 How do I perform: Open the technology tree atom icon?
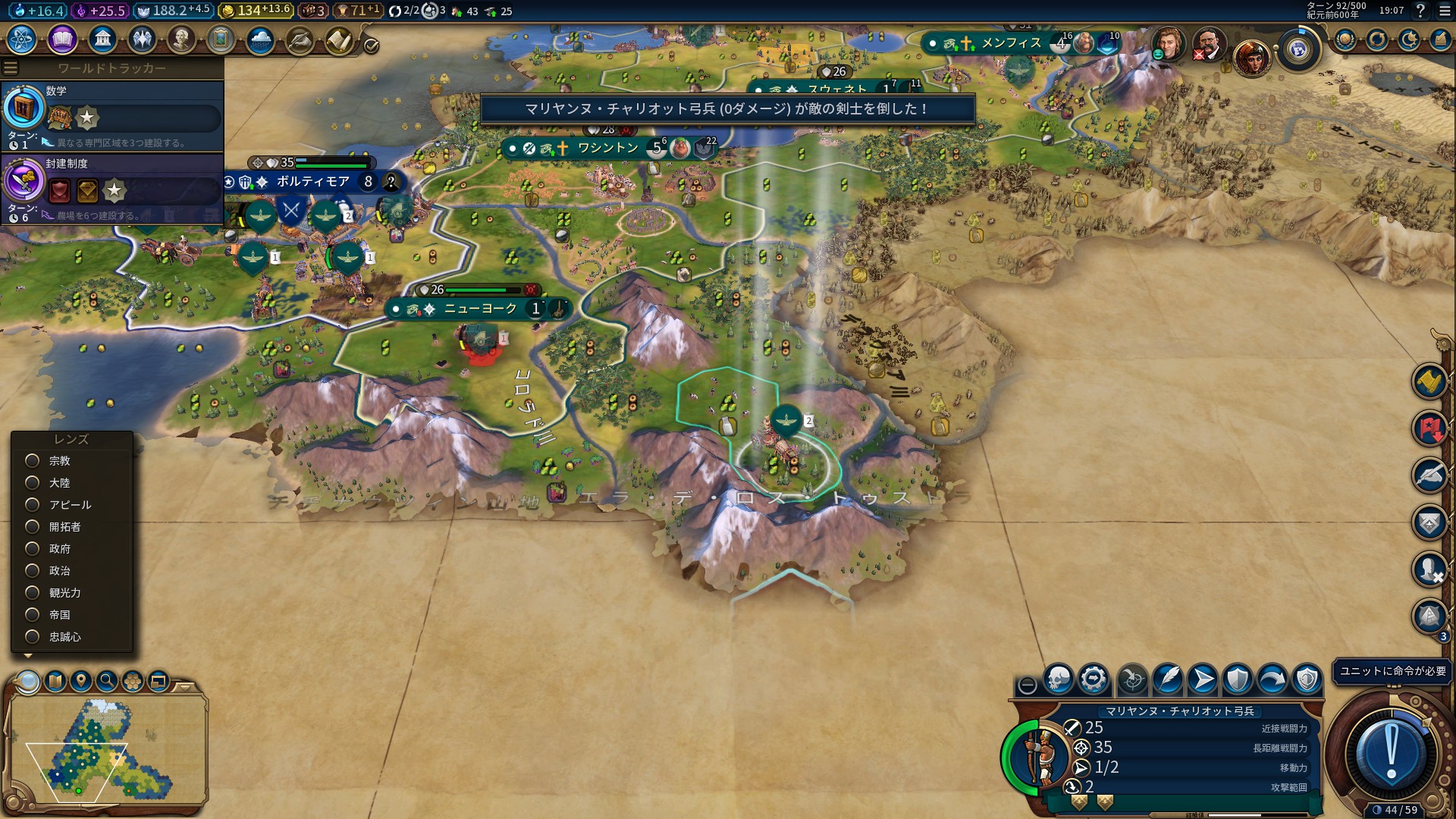(x=22, y=39)
